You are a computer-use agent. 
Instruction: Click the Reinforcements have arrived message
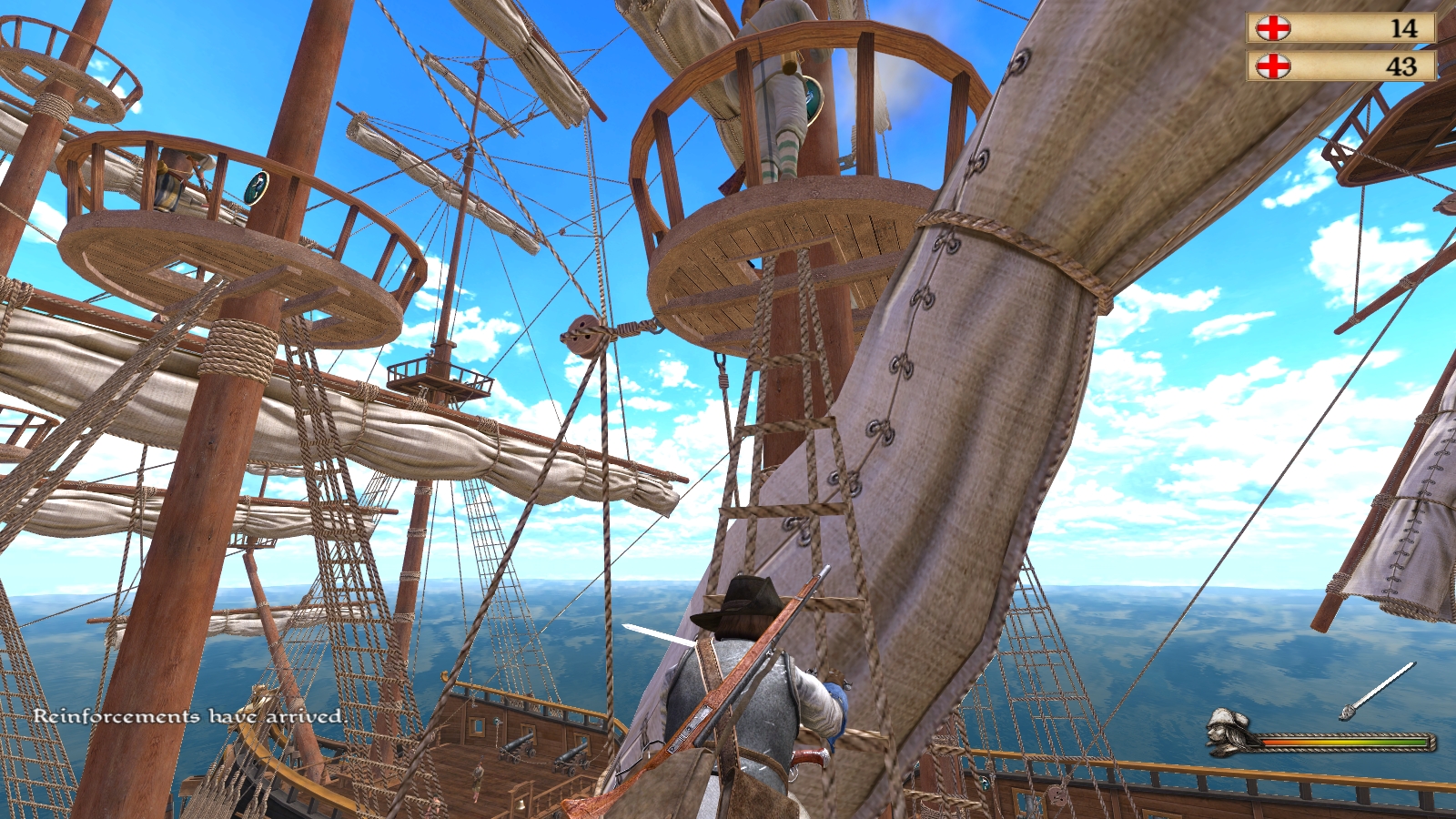(x=187, y=717)
